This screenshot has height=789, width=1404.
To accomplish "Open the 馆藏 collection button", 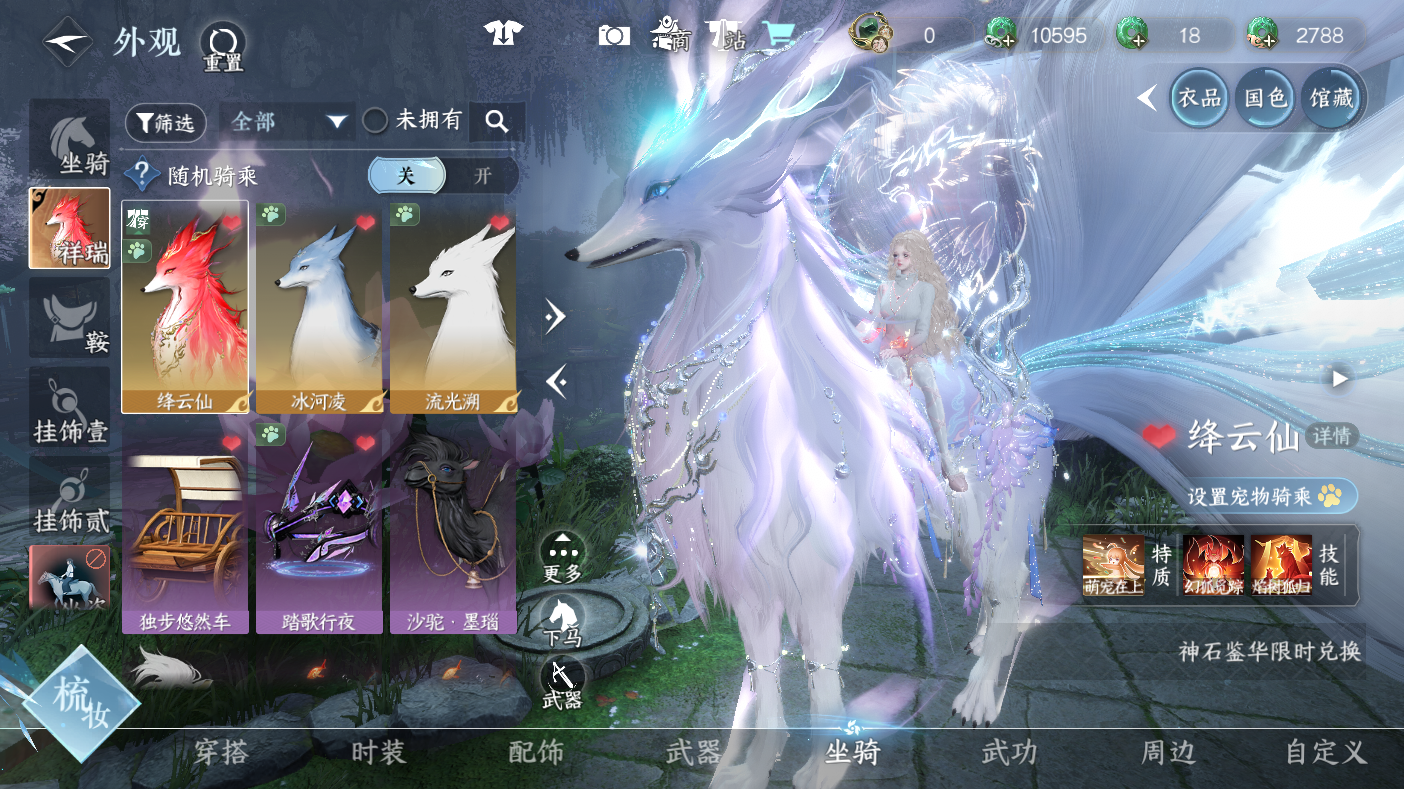I will tap(1331, 97).
